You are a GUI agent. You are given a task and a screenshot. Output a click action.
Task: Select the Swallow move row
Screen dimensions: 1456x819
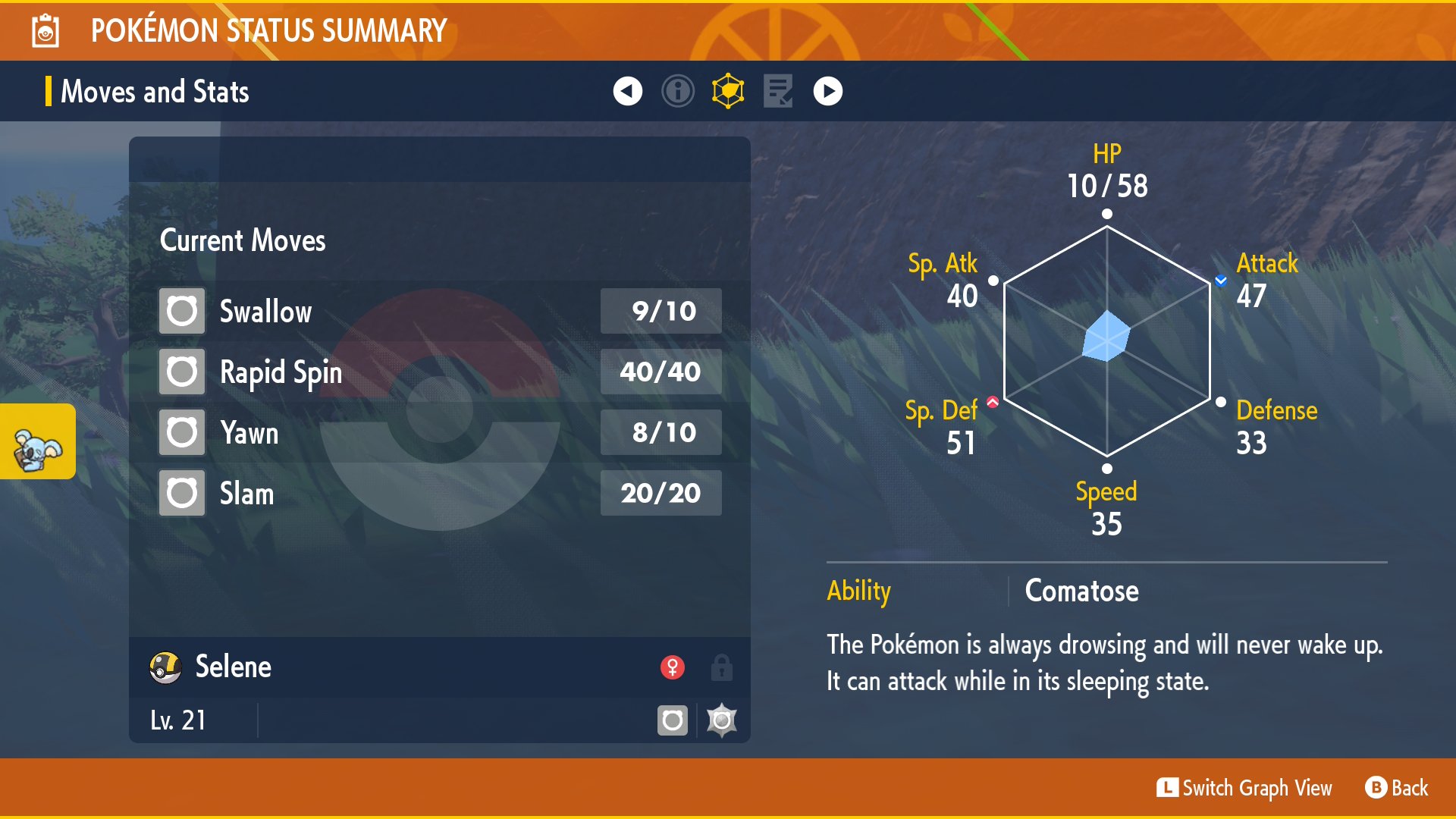tap(440, 311)
